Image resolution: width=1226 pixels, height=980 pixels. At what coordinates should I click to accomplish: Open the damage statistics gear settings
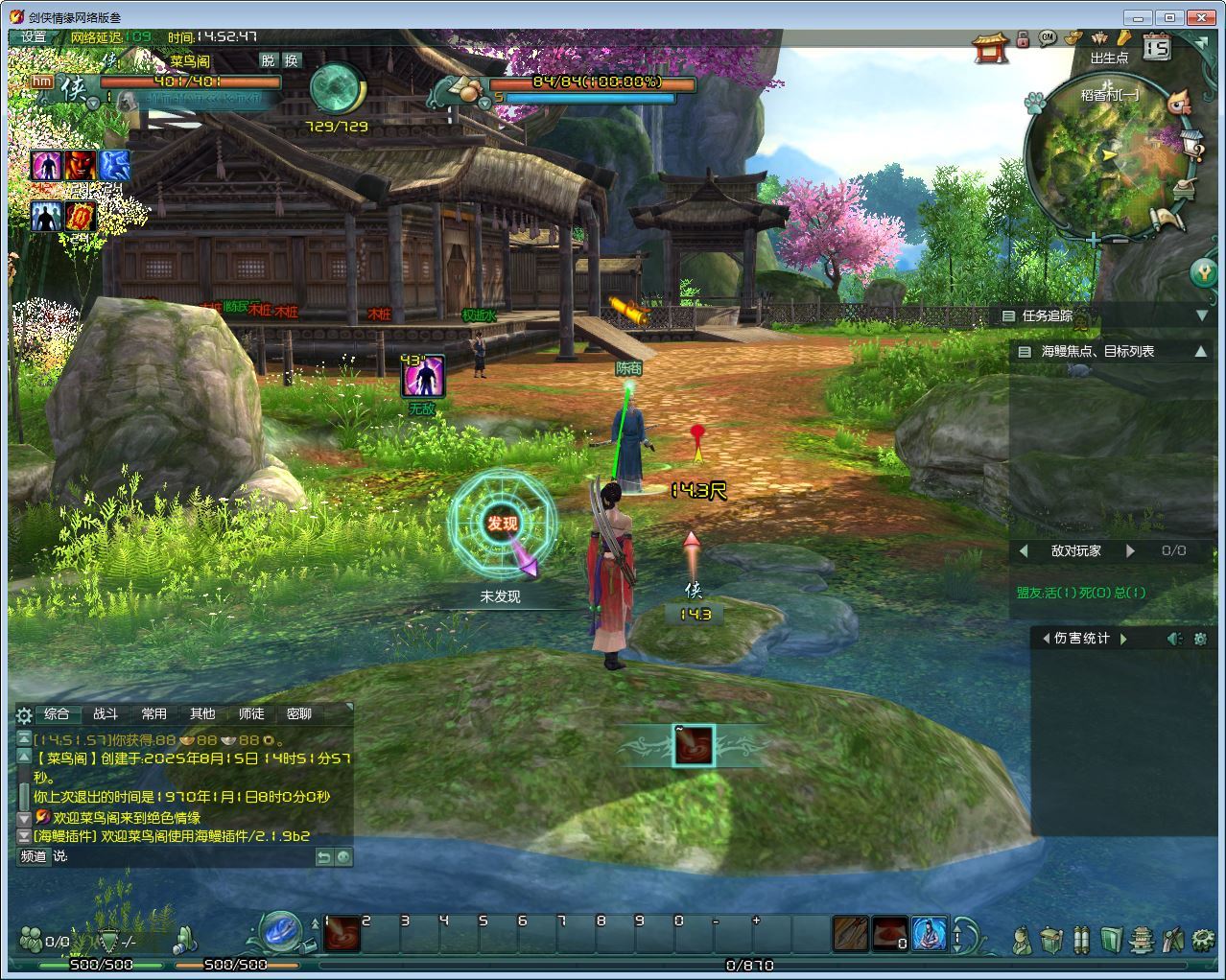(x=1200, y=639)
